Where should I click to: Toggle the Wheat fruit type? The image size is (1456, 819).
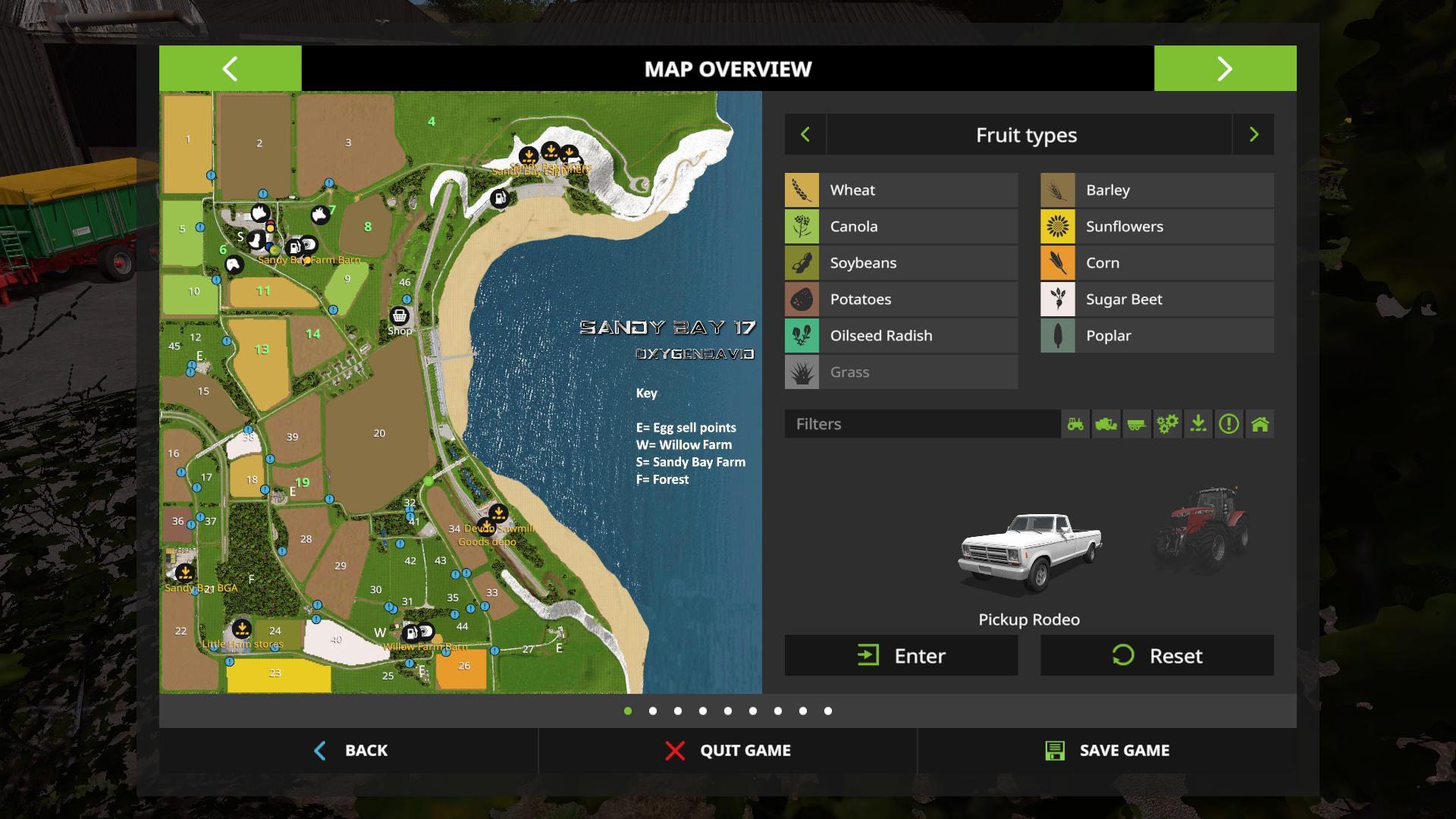coord(901,190)
